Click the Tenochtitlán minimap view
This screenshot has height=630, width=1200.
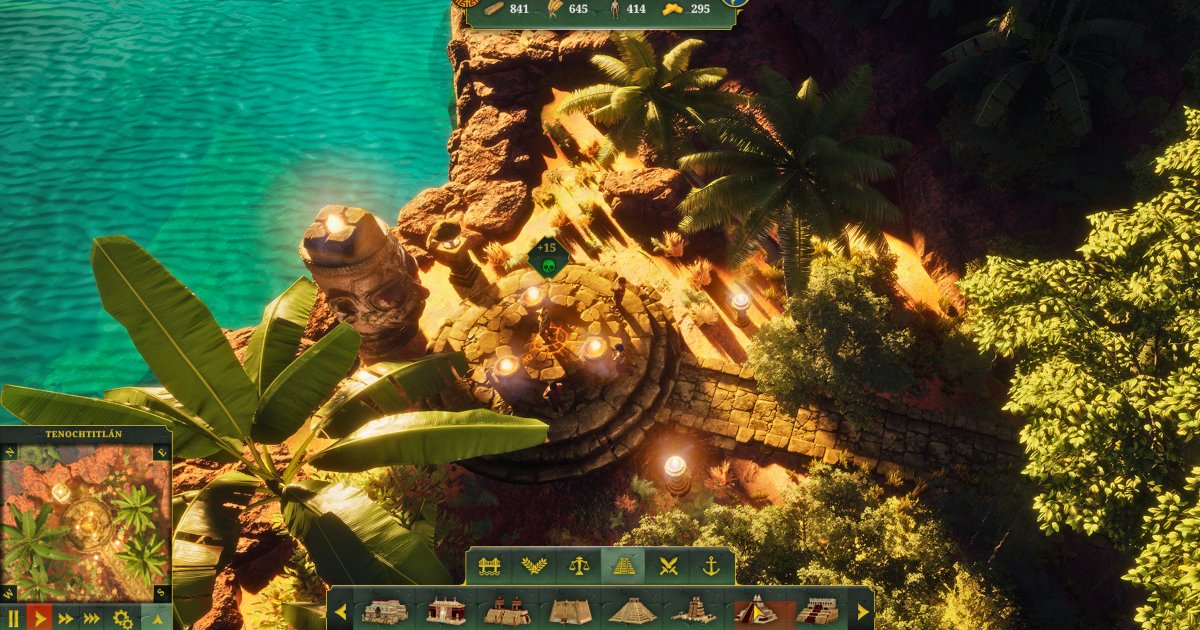[x=86, y=519]
